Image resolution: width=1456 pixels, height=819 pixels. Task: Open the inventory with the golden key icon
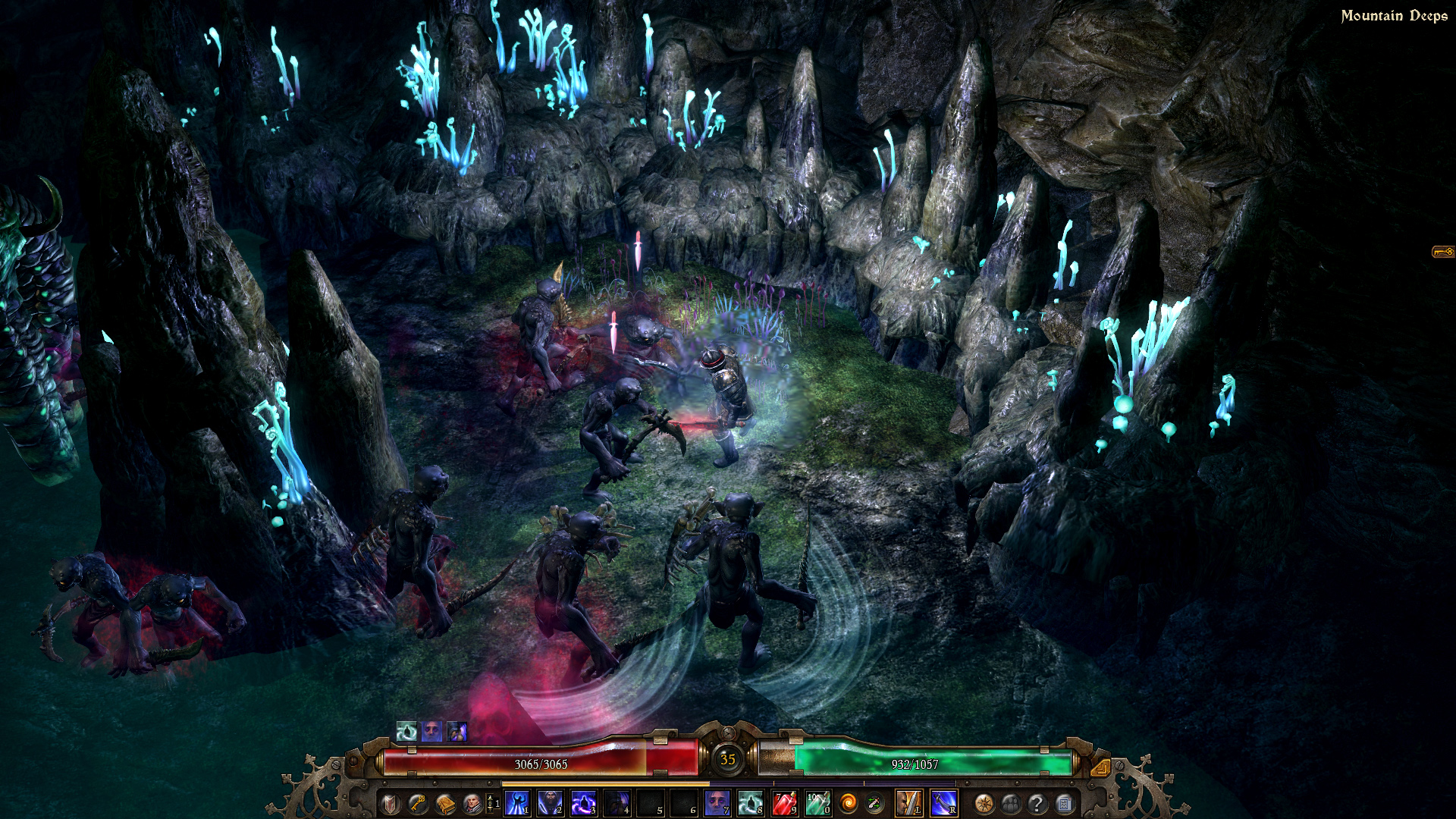(416, 802)
